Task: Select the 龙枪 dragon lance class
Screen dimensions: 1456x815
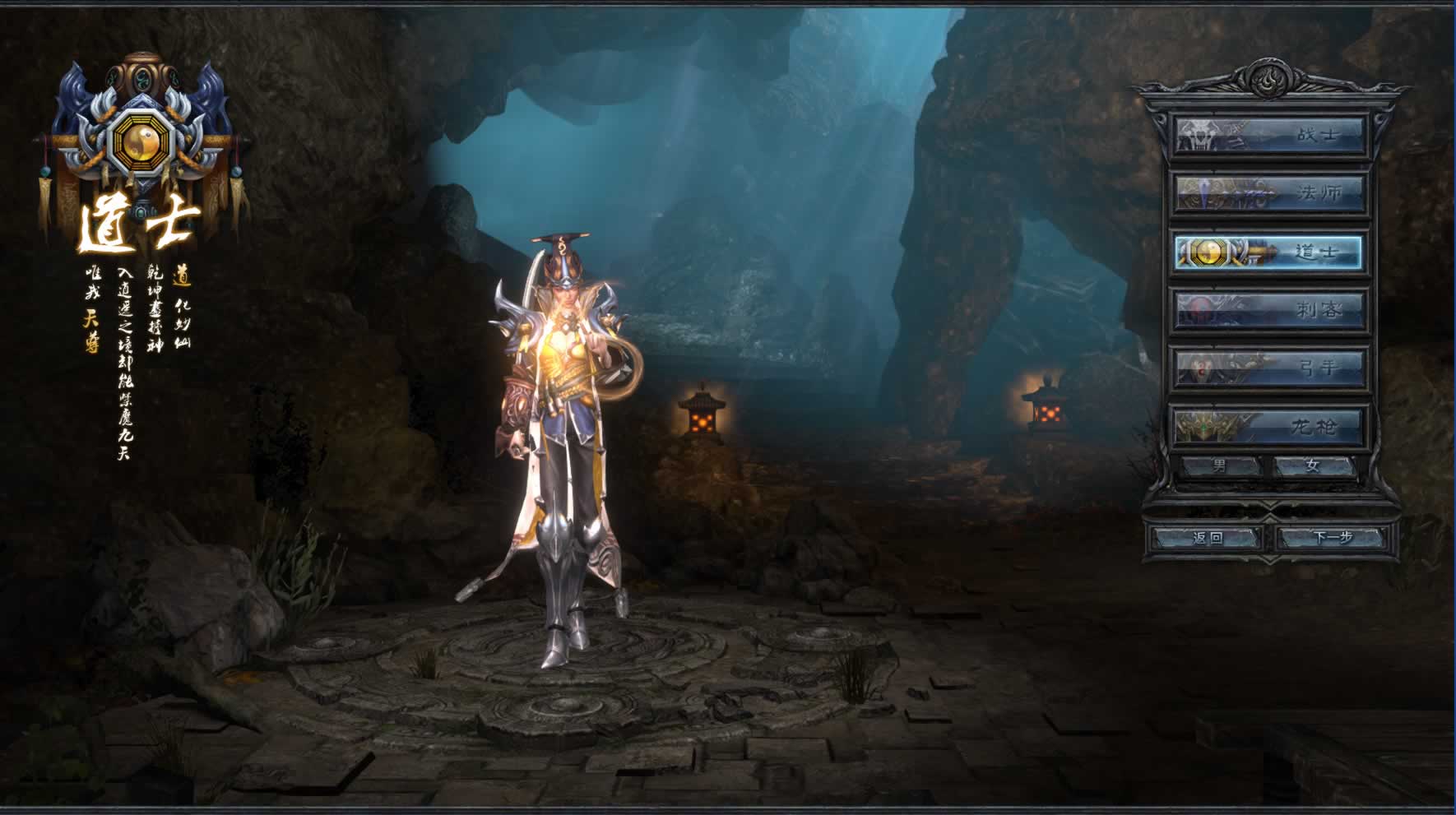Action: pyautogui.click(x=1268, y=427)
